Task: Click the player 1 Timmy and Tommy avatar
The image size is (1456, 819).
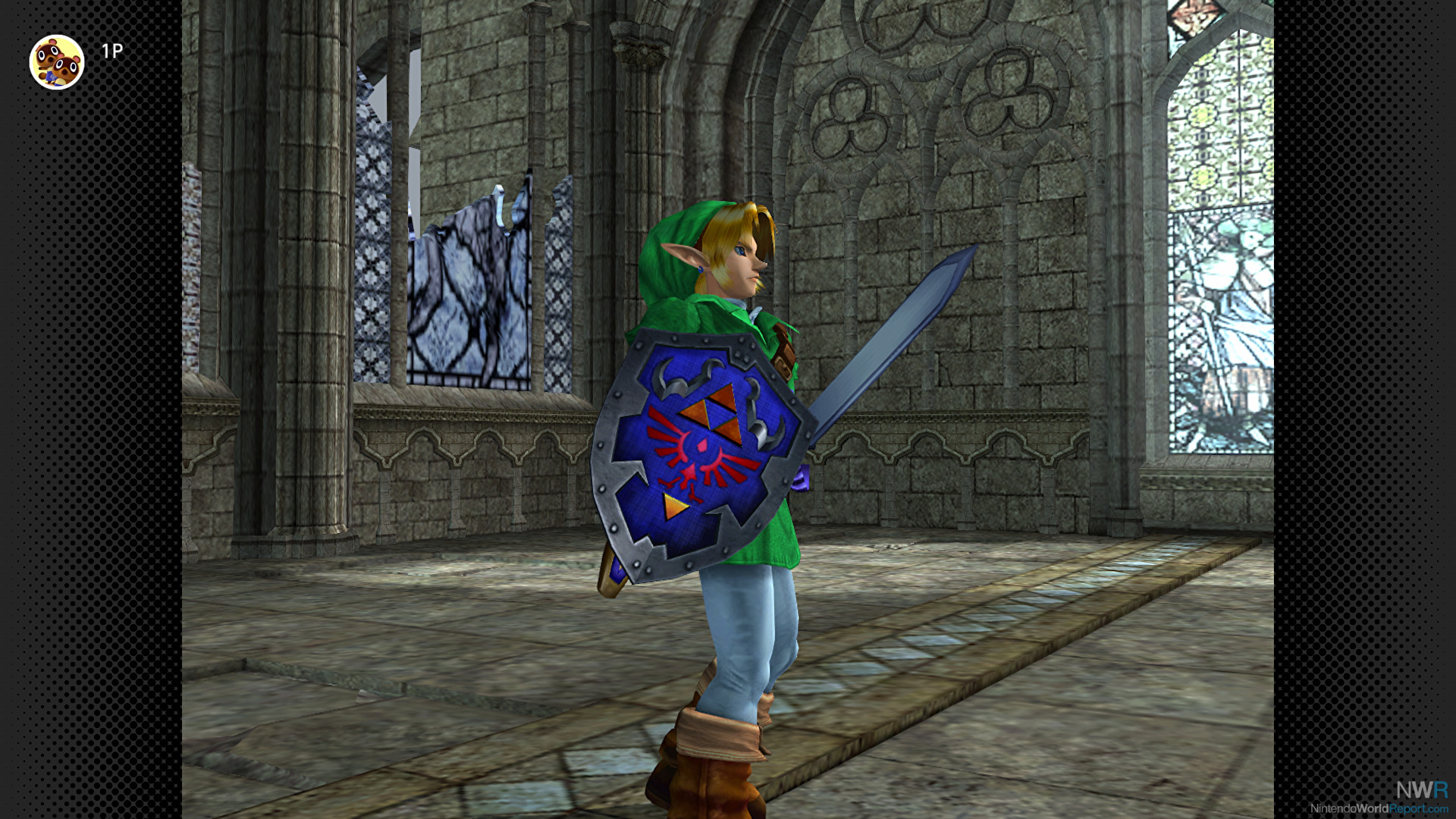Action: point(57,62)
